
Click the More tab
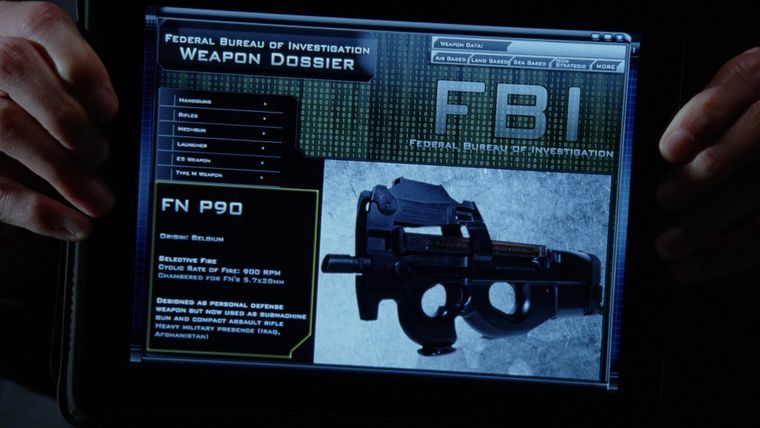(x=604, y=66)
